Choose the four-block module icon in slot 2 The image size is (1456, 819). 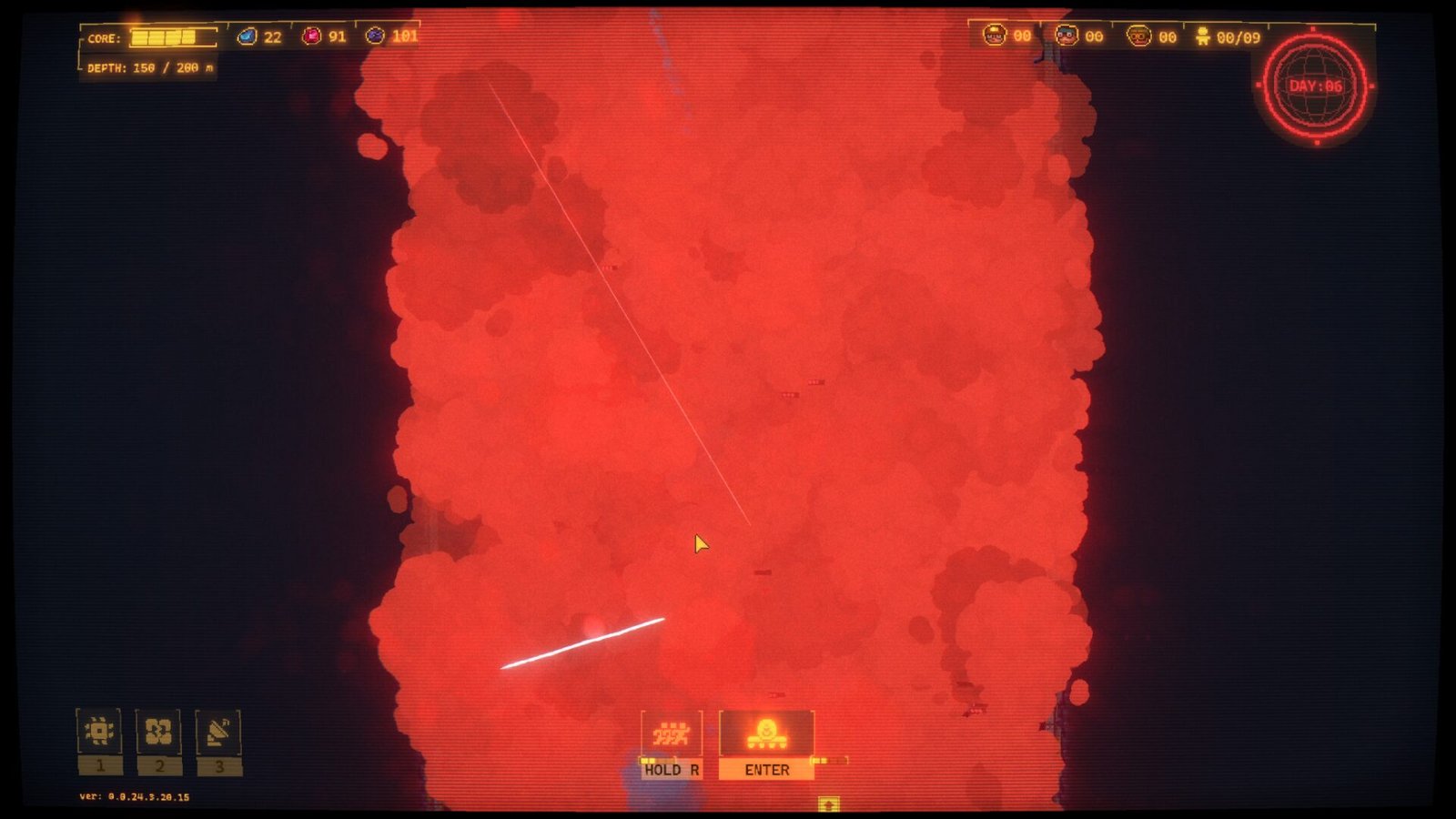(x=158, y=732)
